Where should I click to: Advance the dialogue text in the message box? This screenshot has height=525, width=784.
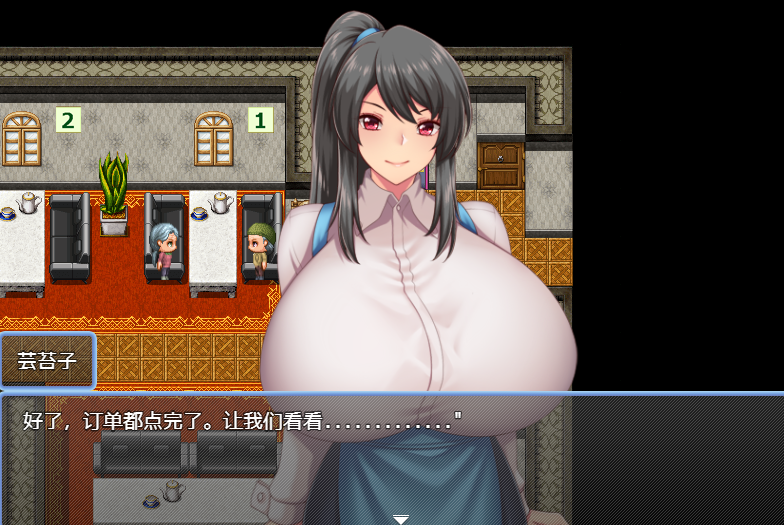click(390, 455)
